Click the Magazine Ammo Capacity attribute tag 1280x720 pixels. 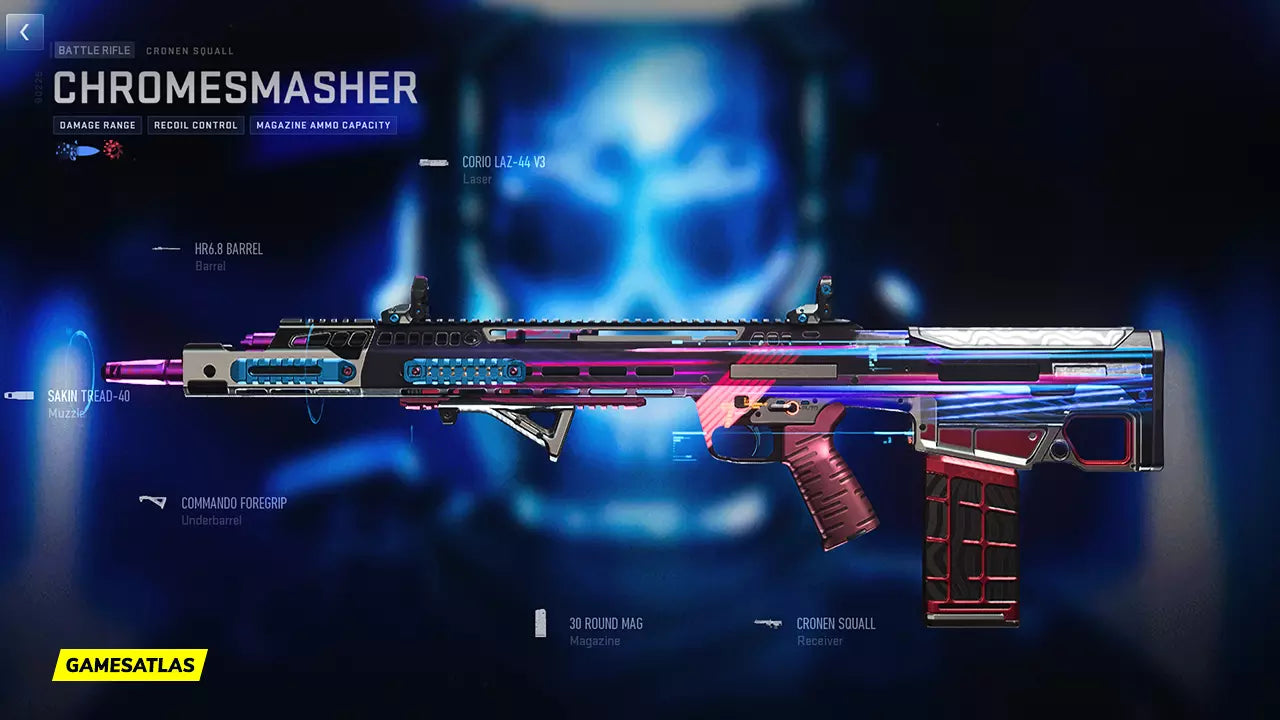pyautogui.click(x=323, y=126)
